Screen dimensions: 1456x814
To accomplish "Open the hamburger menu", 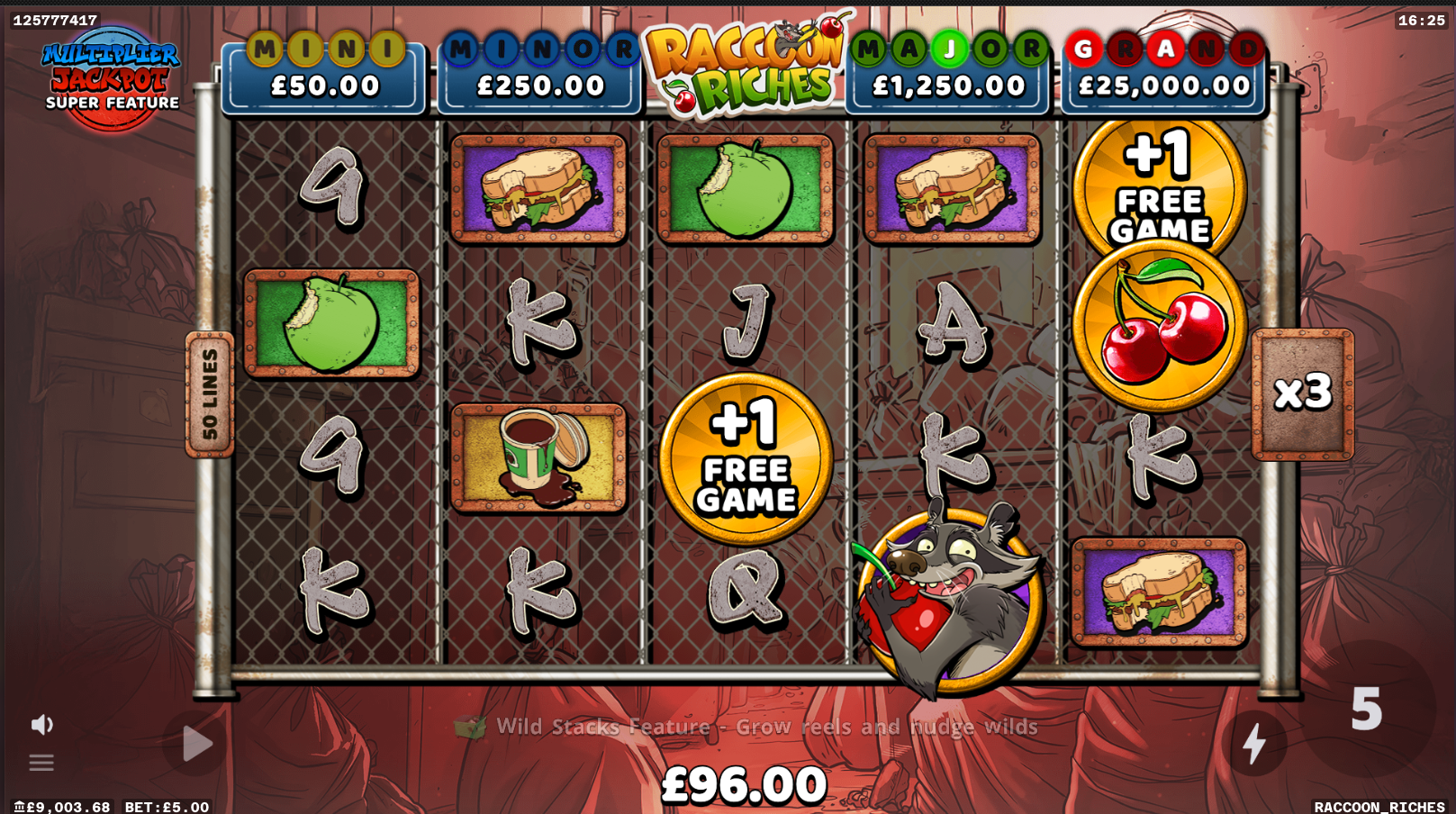I will point(41,764).
